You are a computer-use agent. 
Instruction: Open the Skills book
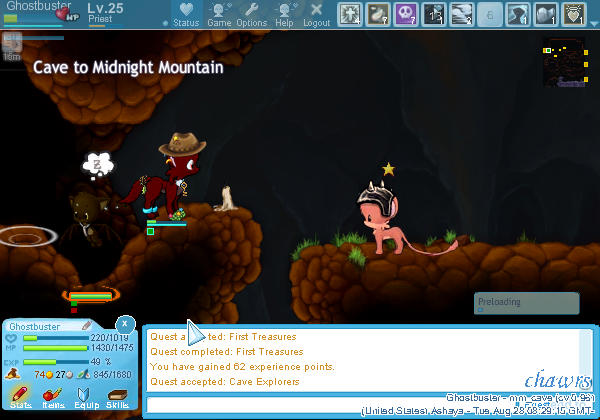click(116, 393)
